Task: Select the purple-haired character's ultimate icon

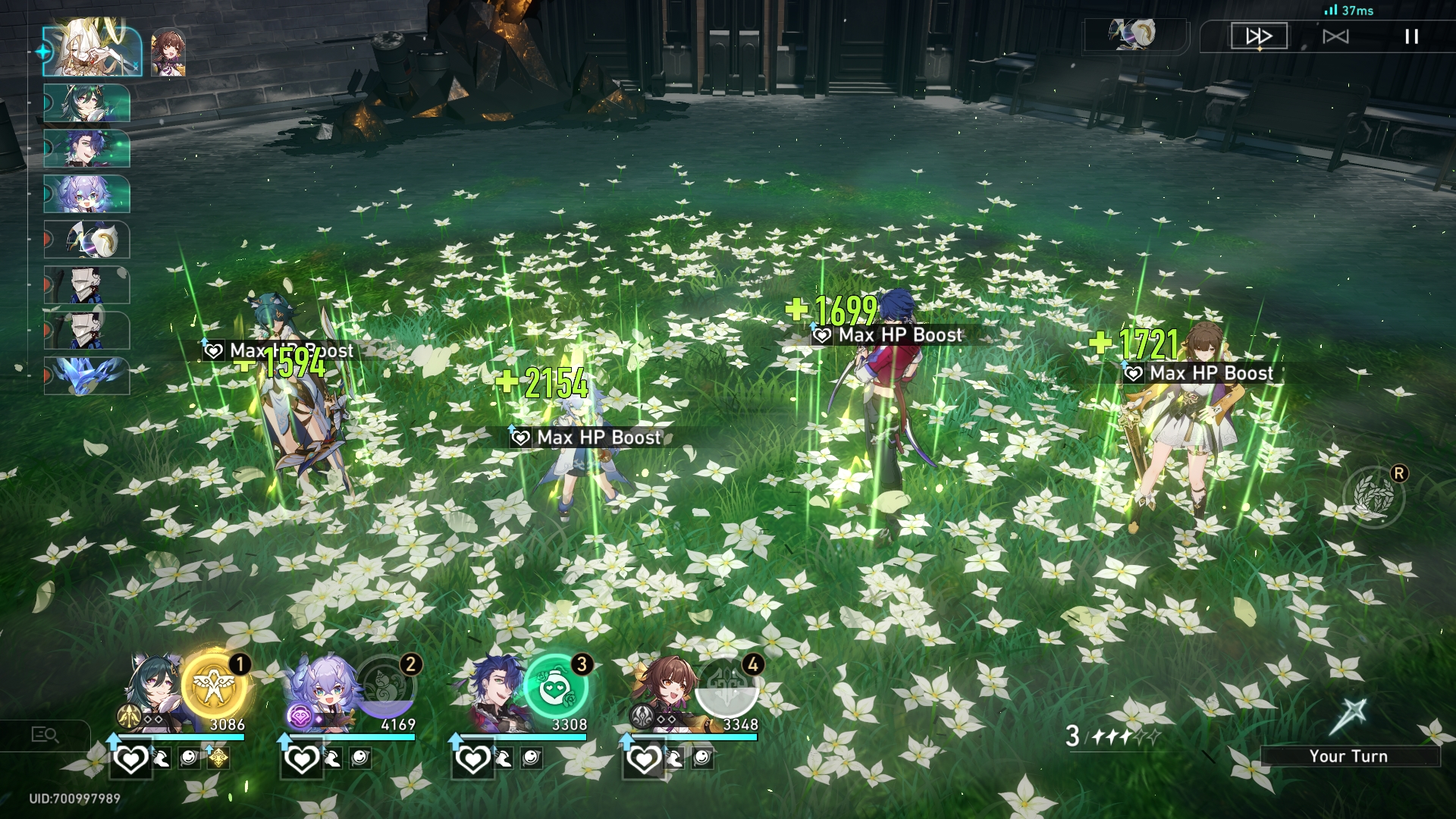Action: click(x=386, y=689)
